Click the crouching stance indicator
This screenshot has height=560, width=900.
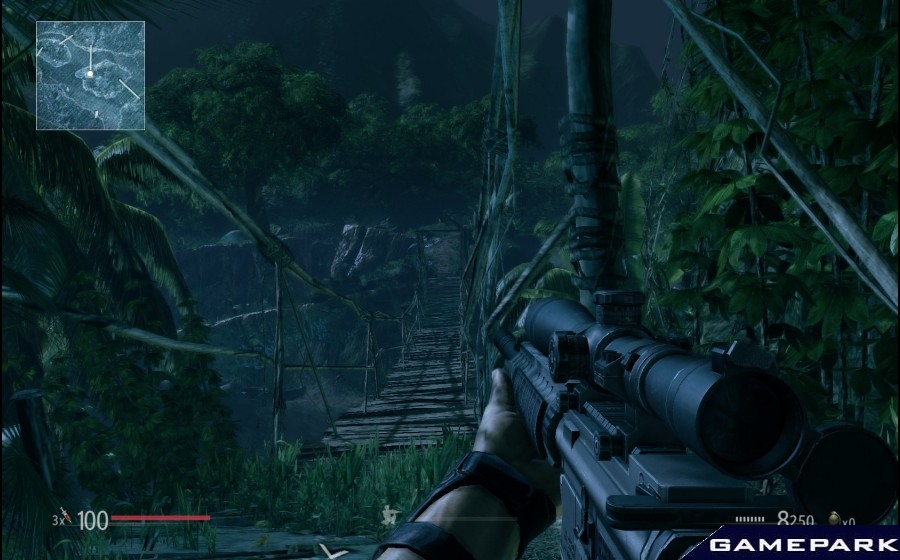tap(387, 517)
